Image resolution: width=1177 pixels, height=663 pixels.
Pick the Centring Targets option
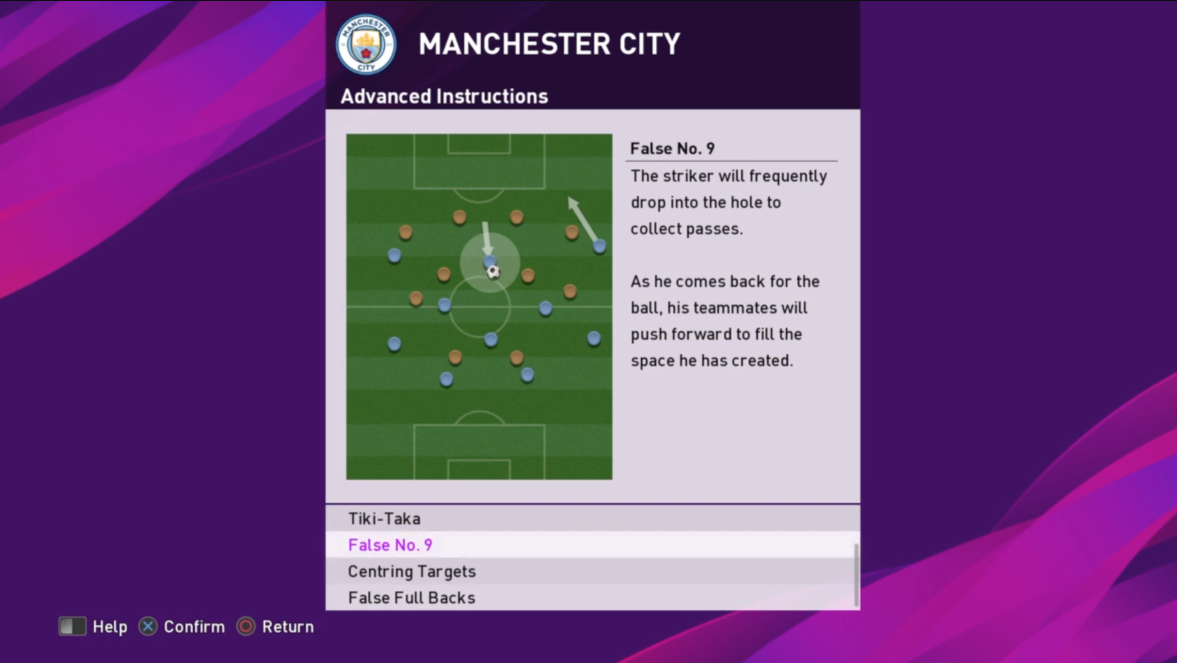412,571
